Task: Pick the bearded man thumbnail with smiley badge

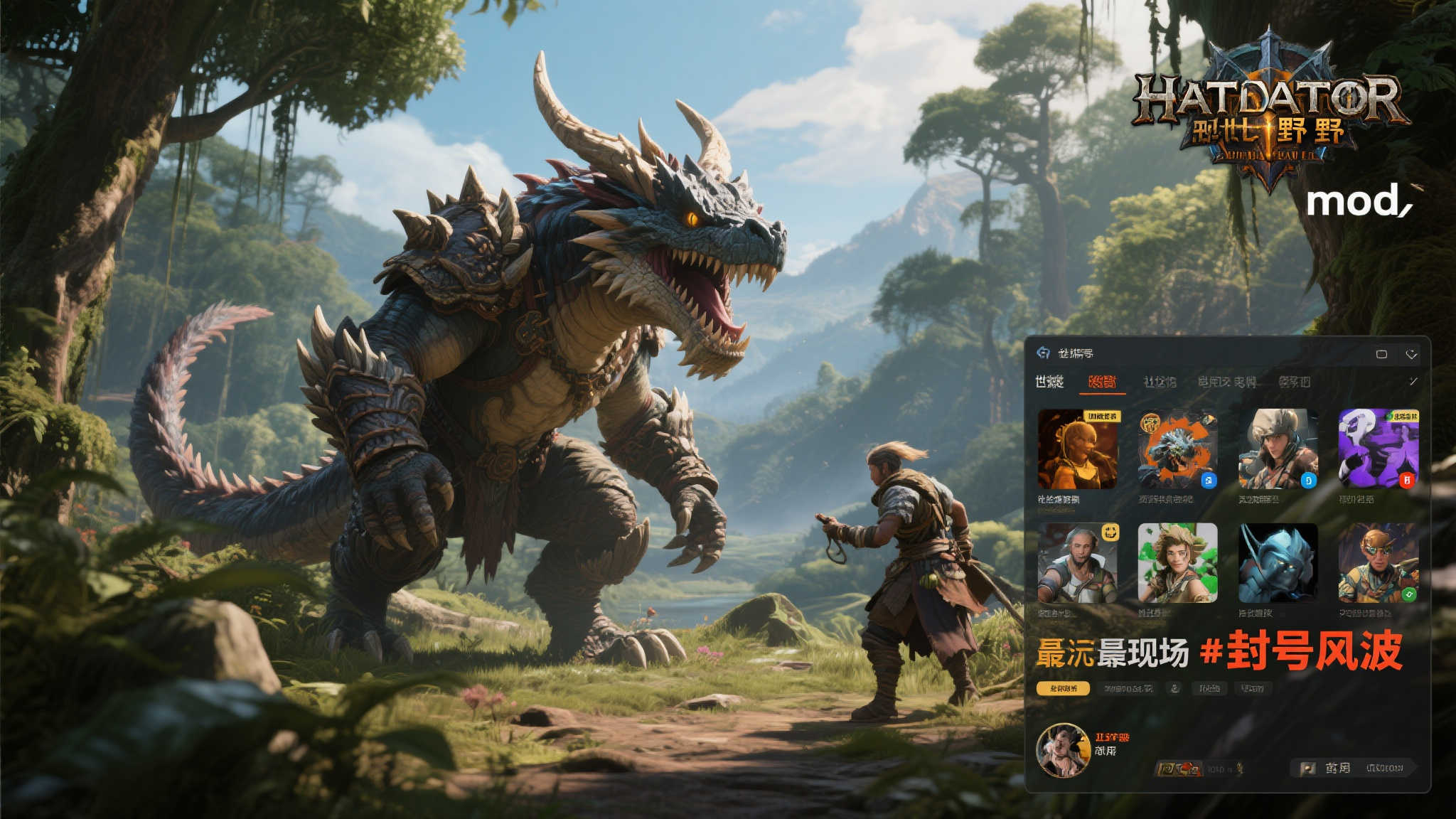Action: click(x=1078, y=563)
